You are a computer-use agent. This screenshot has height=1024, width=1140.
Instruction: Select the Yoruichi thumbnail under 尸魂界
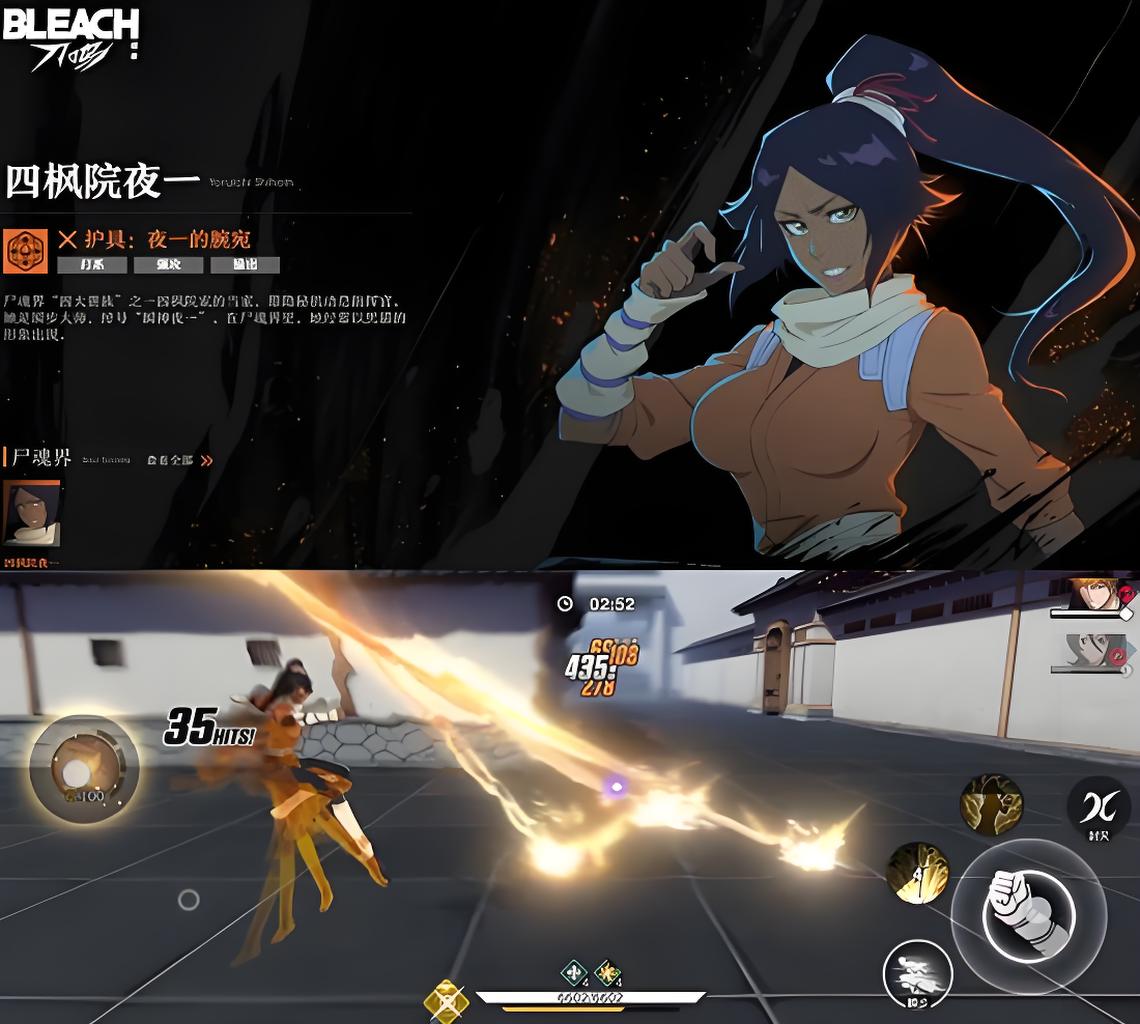pos(32,514)
